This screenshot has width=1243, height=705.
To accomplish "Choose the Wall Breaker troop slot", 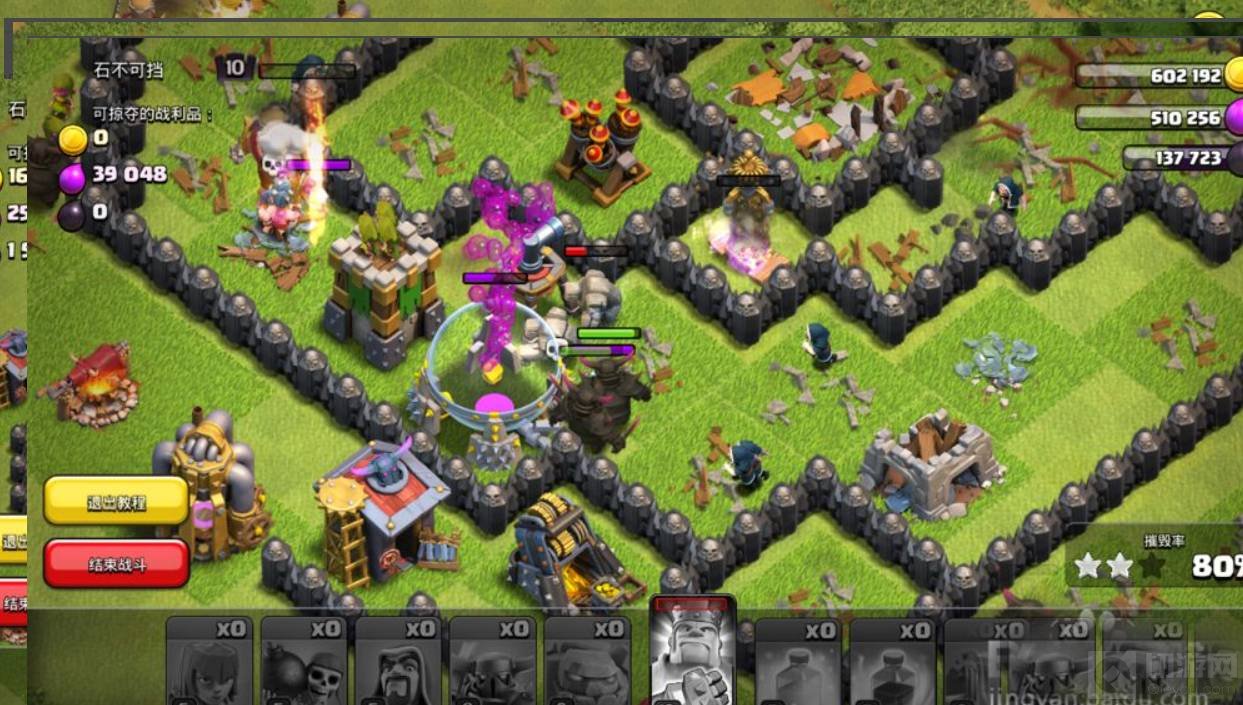I will [303, 662].
